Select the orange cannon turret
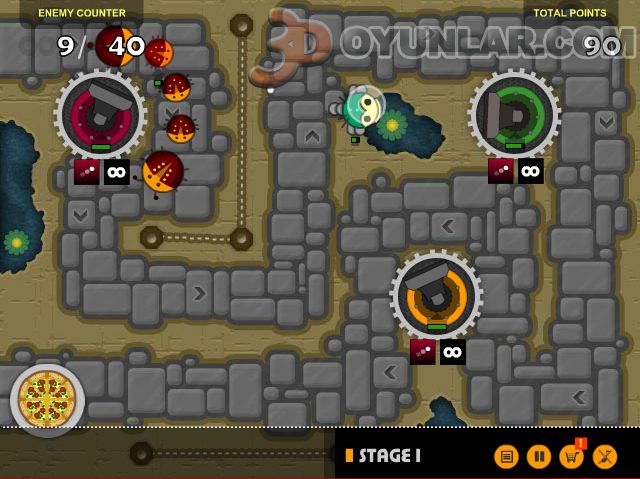Image resolution: width=640 pixels, height=479 pixels. 436,295
